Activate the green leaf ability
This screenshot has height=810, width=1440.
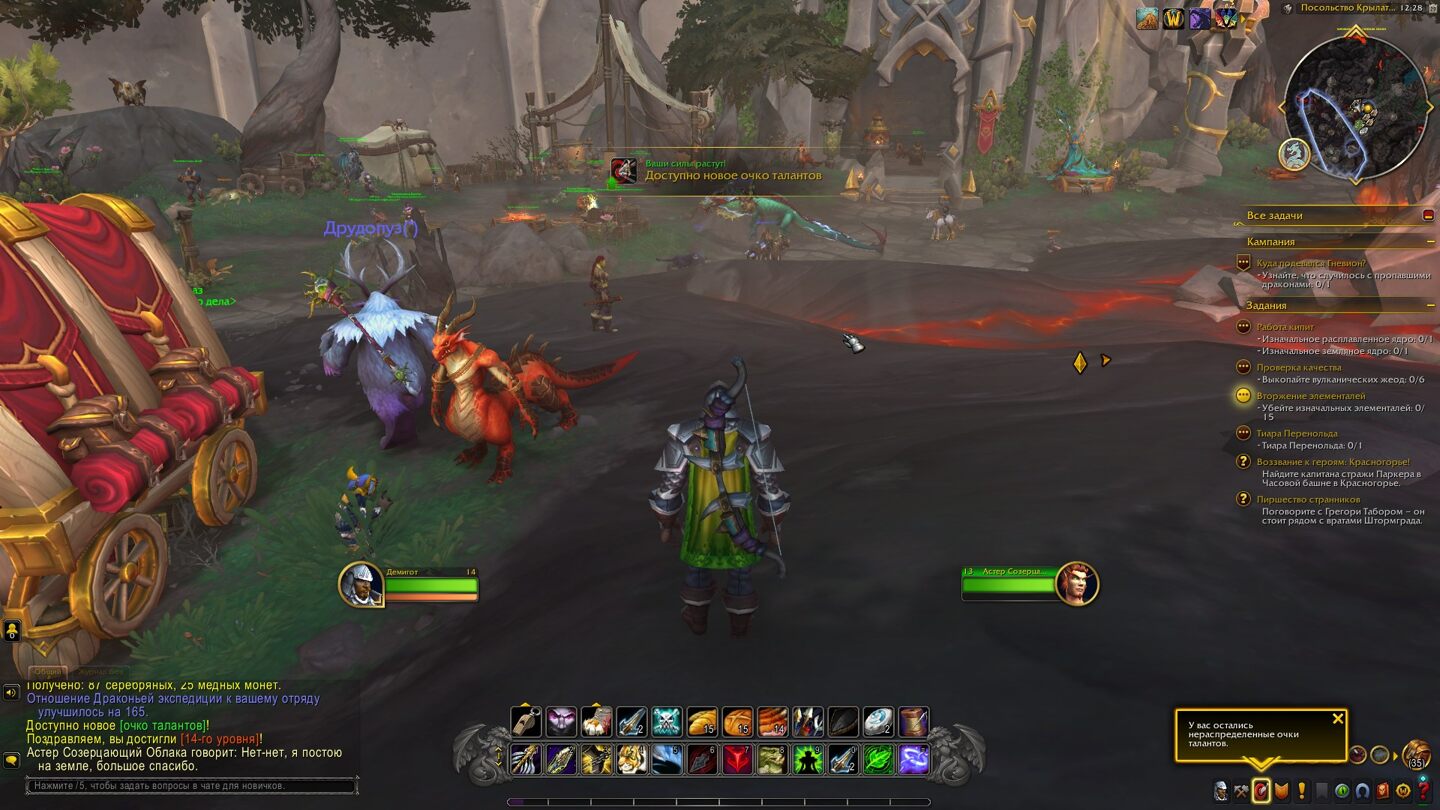pyautogui.click(x=878, y=759)
